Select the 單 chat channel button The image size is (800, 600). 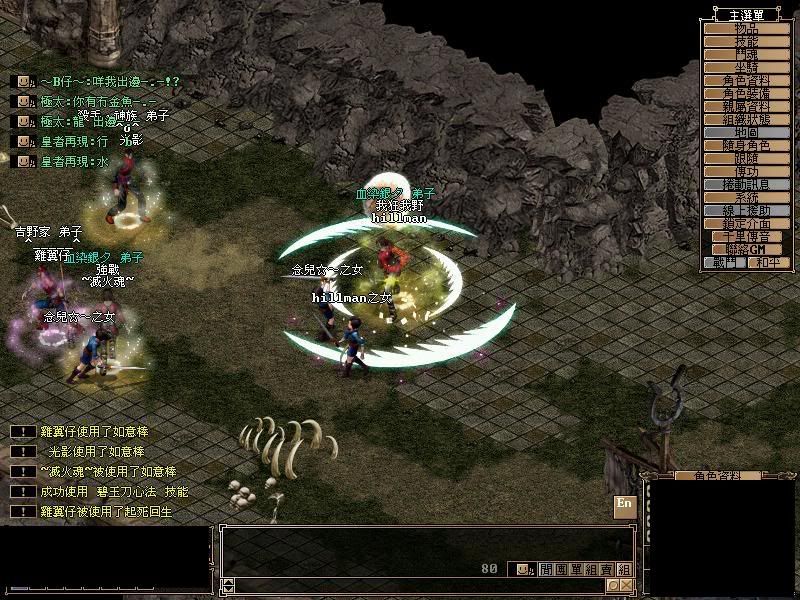[574, 569]
